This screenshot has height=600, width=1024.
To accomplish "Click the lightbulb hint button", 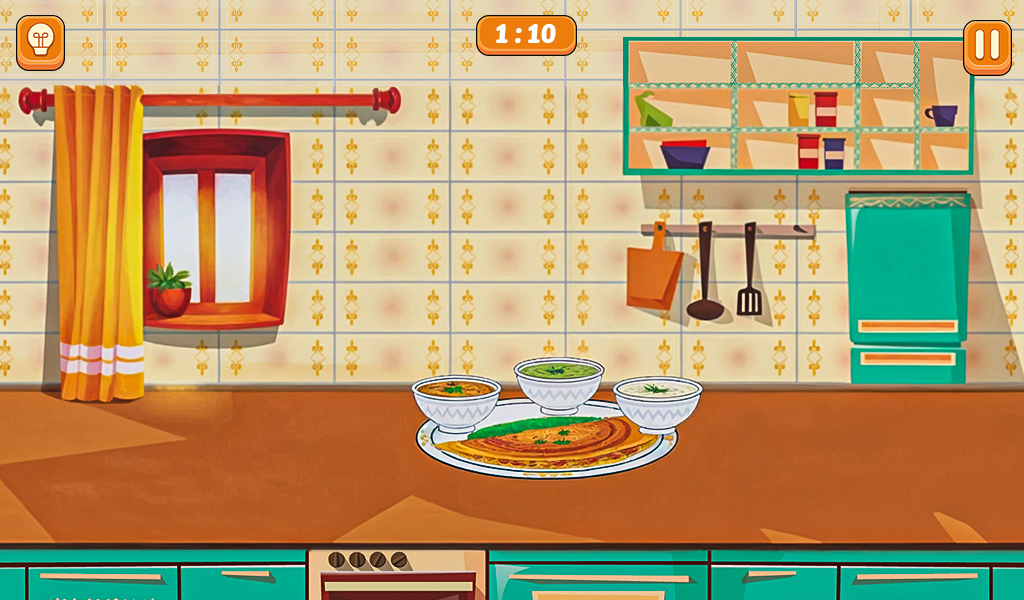I will click(x=41, y=43).
